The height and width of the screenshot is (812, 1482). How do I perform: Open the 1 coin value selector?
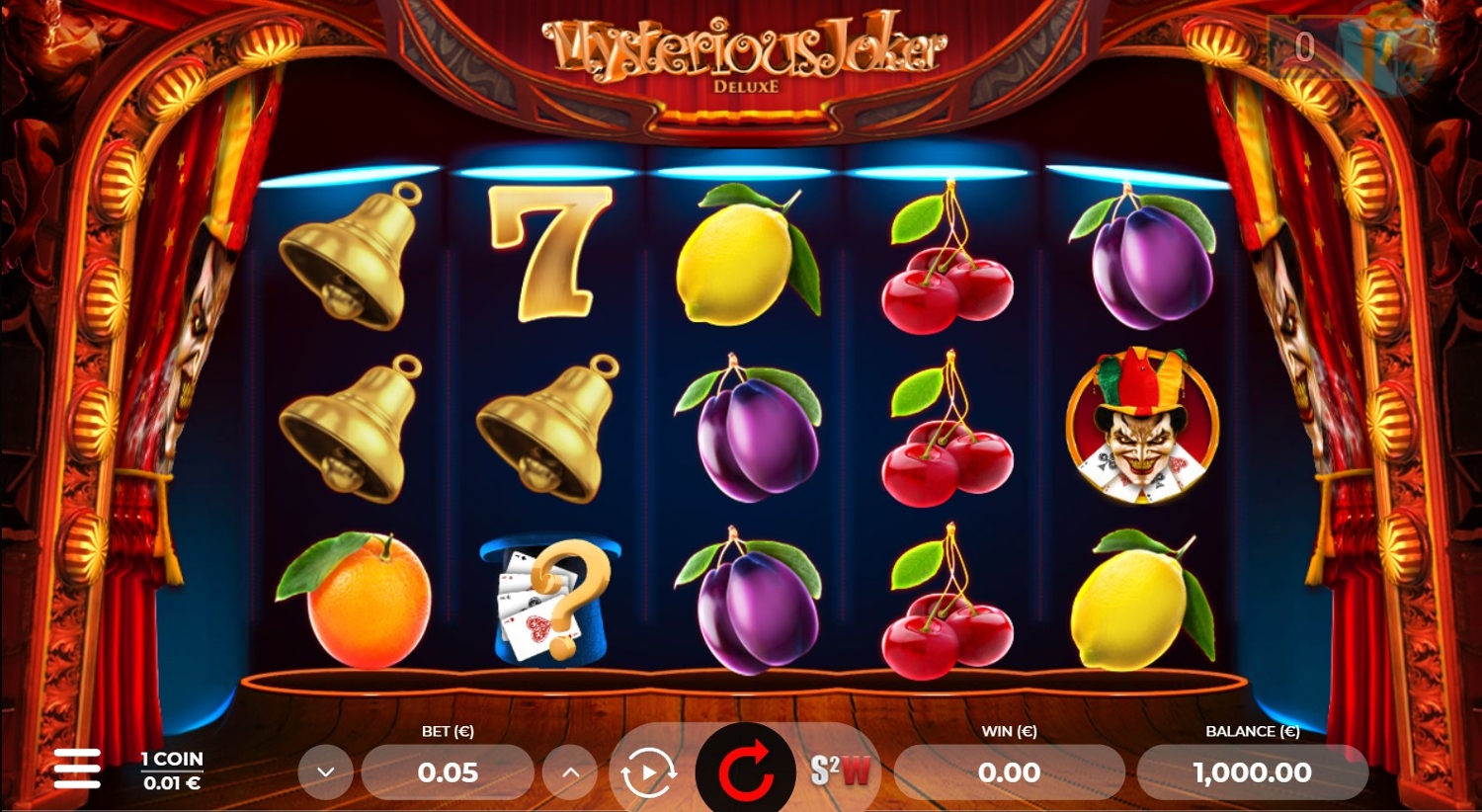point(172,771)
